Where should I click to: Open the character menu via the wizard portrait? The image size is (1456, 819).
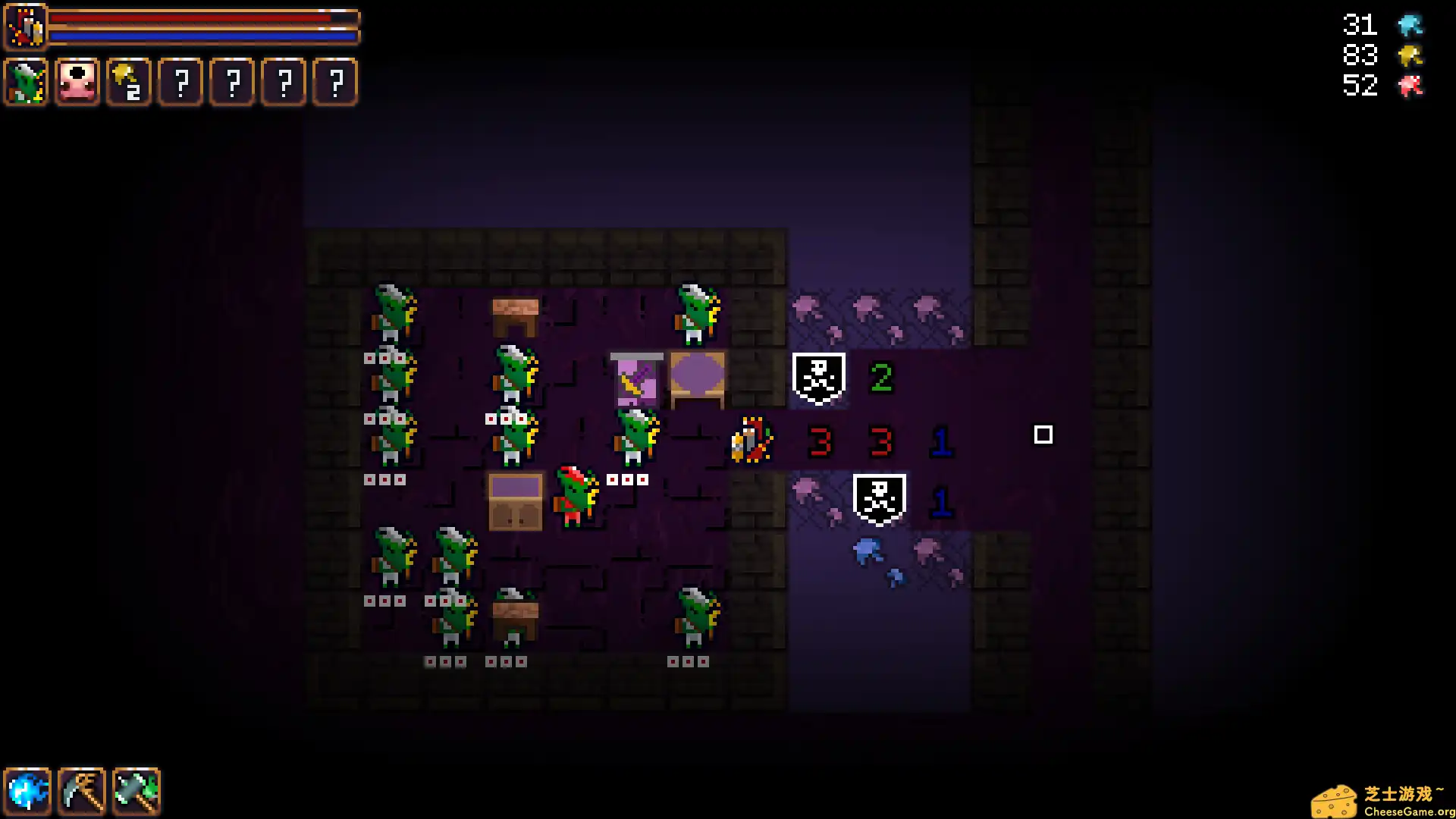click(x=26, y=27)
